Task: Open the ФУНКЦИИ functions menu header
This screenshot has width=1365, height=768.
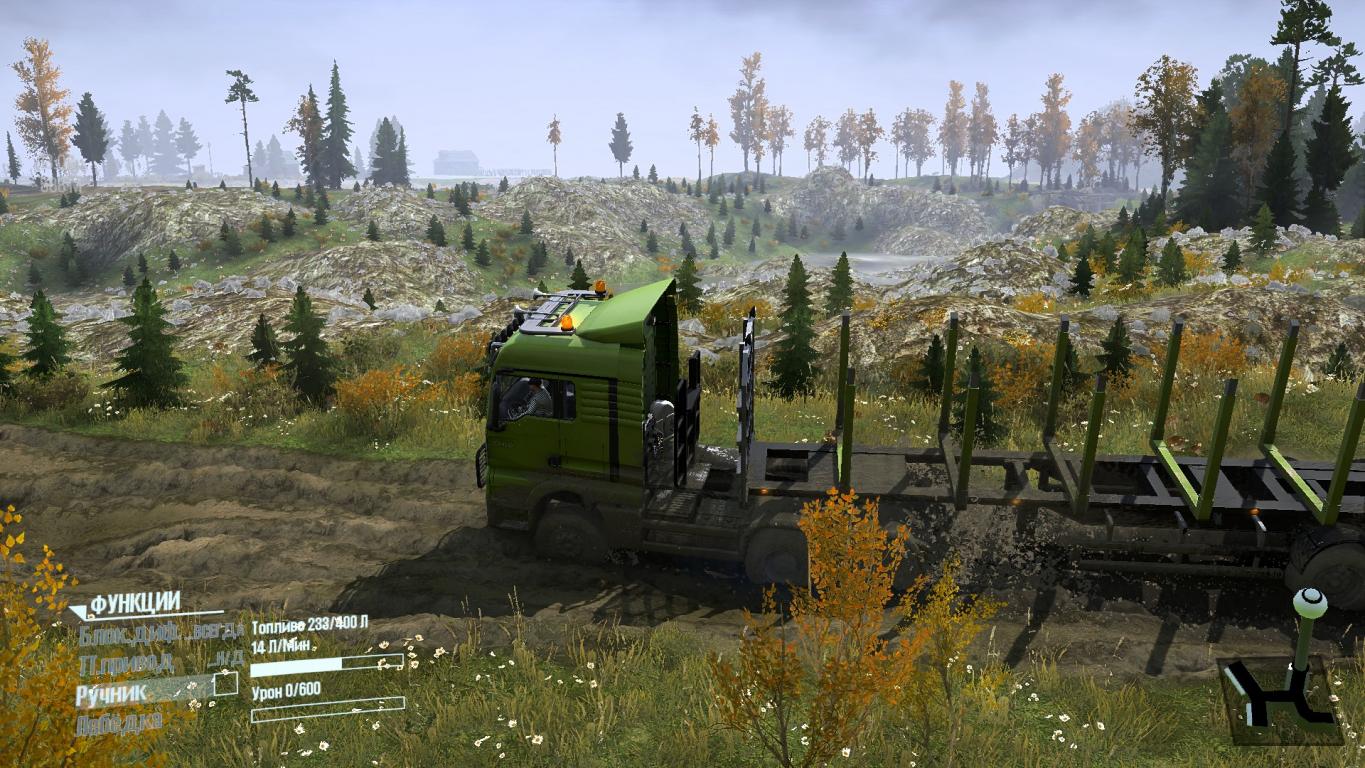Action: (135, 603)
